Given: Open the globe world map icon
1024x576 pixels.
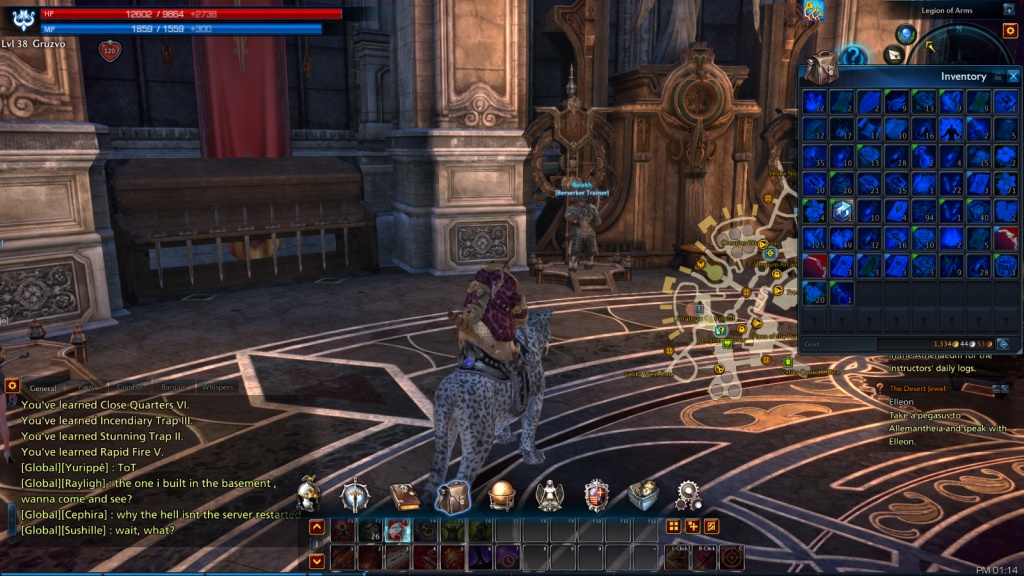Looking at the screenshot, I should (x=501, y=495).
